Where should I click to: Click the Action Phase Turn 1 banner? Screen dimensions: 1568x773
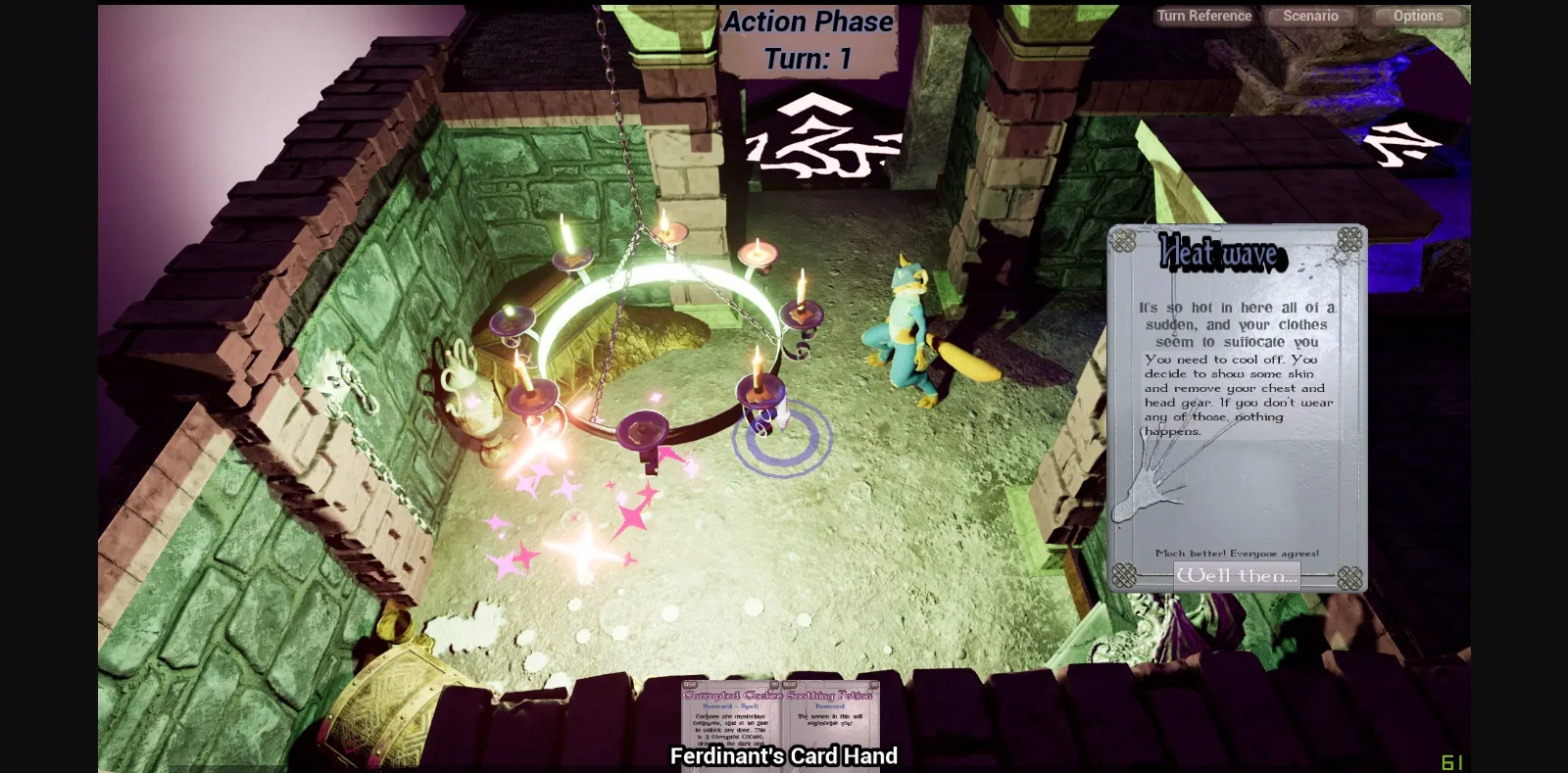(807, 39)
